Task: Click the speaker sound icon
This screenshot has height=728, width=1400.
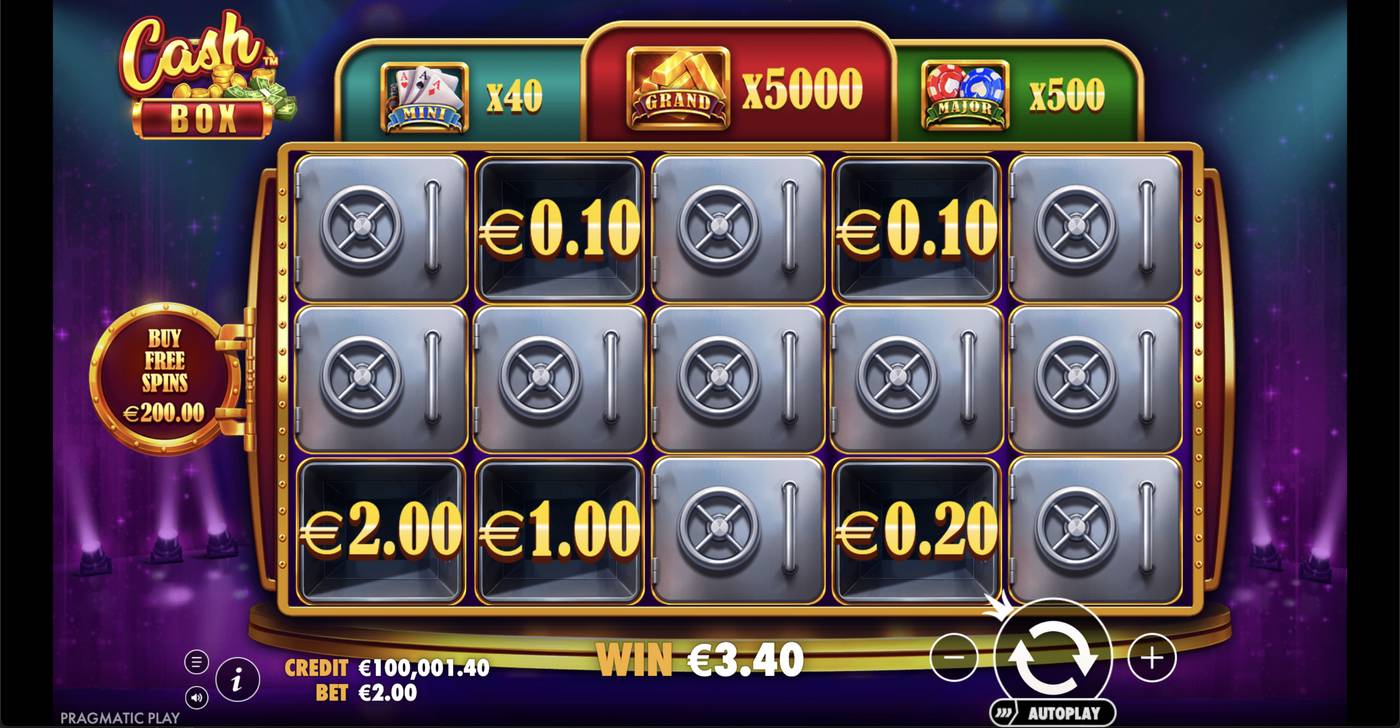Action: pos(196,700)
